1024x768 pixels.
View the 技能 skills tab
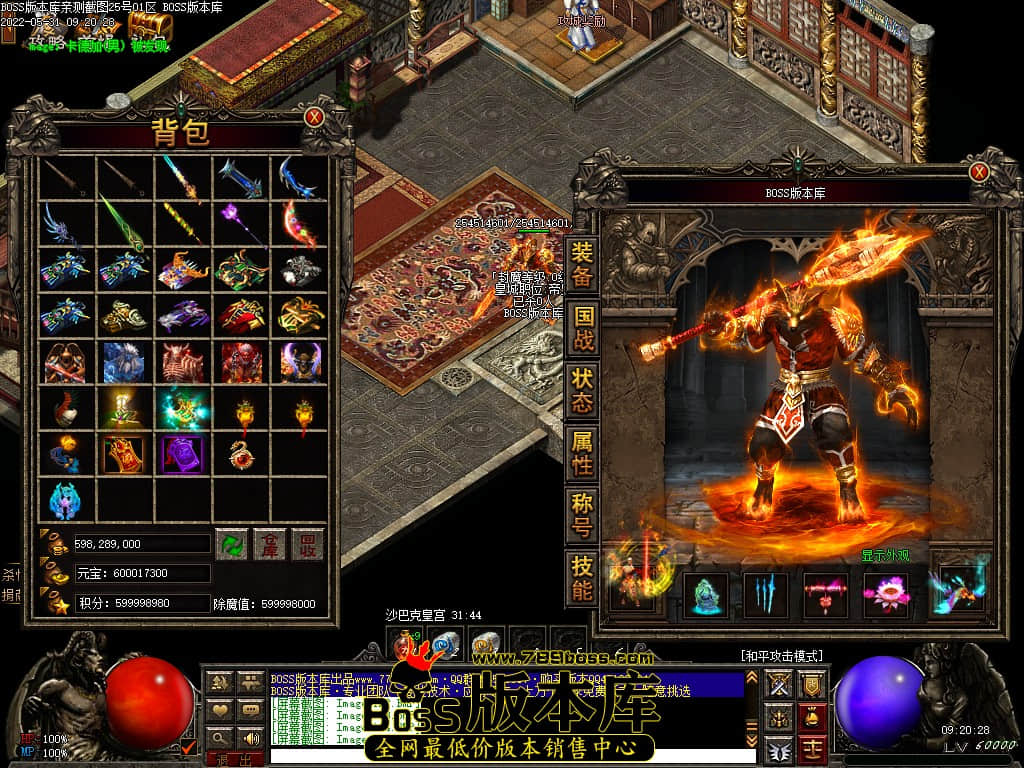(x=582, y=577)
